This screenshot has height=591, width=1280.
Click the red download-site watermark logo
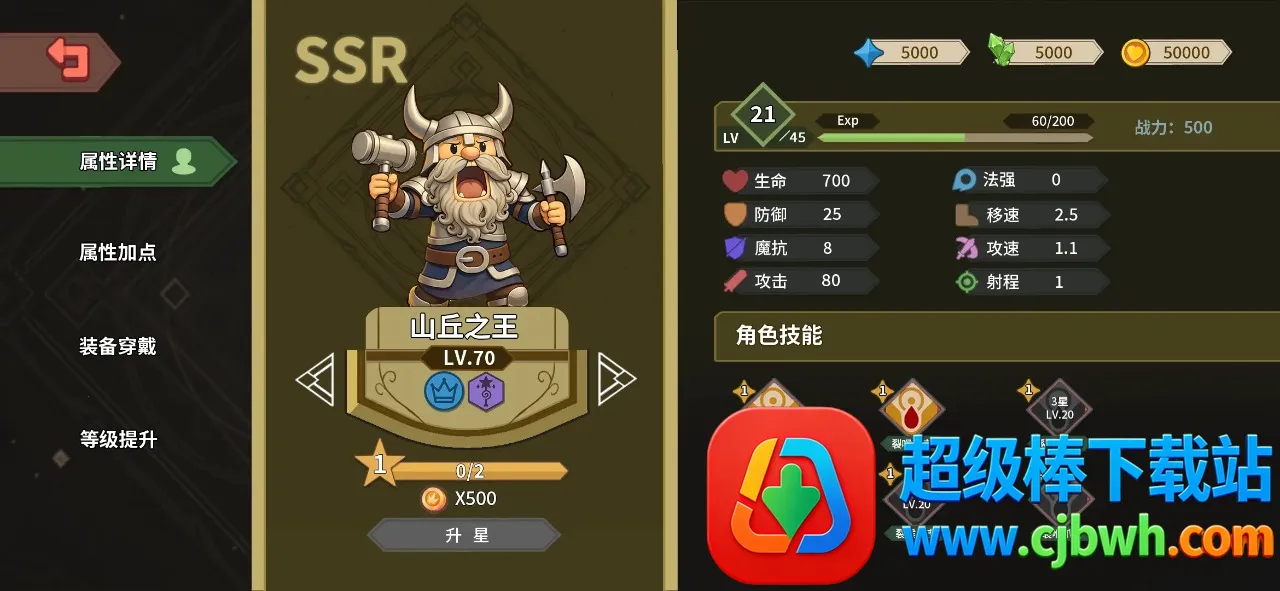[790, 495]
